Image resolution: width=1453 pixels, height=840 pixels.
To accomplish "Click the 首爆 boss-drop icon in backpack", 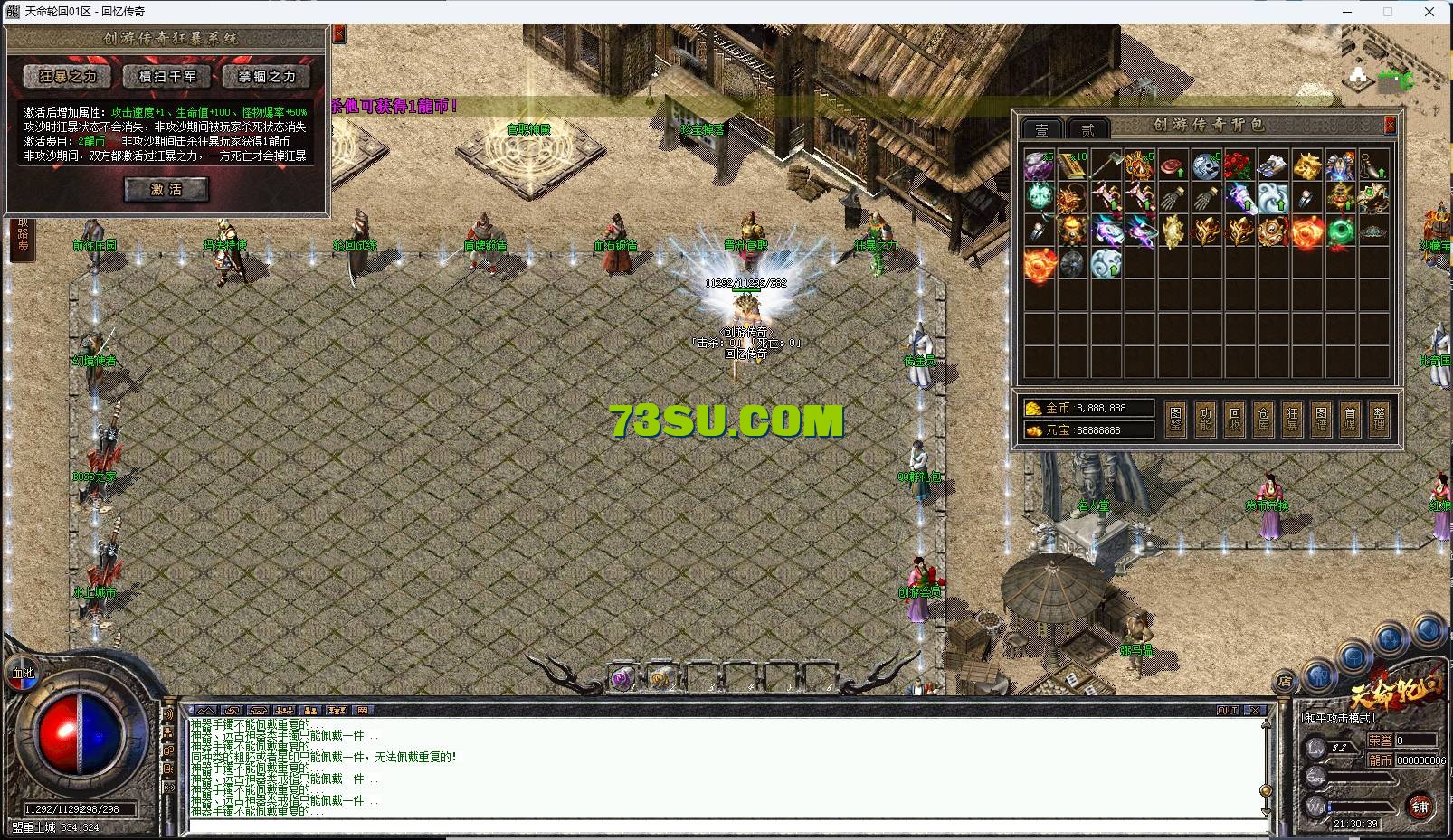I will pos(1350,417).
